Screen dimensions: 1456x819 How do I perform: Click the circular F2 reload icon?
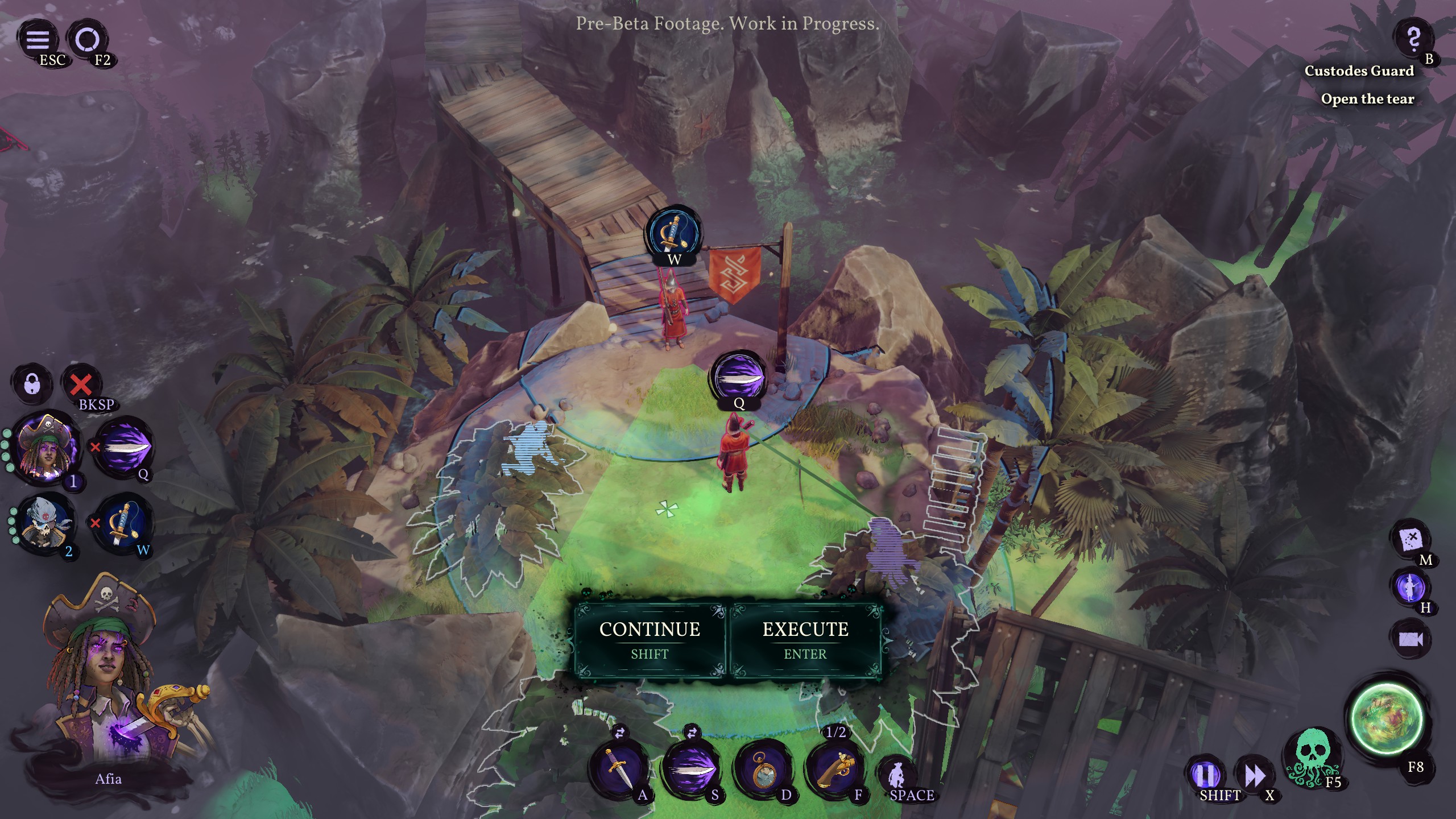(x=88, y=39)
